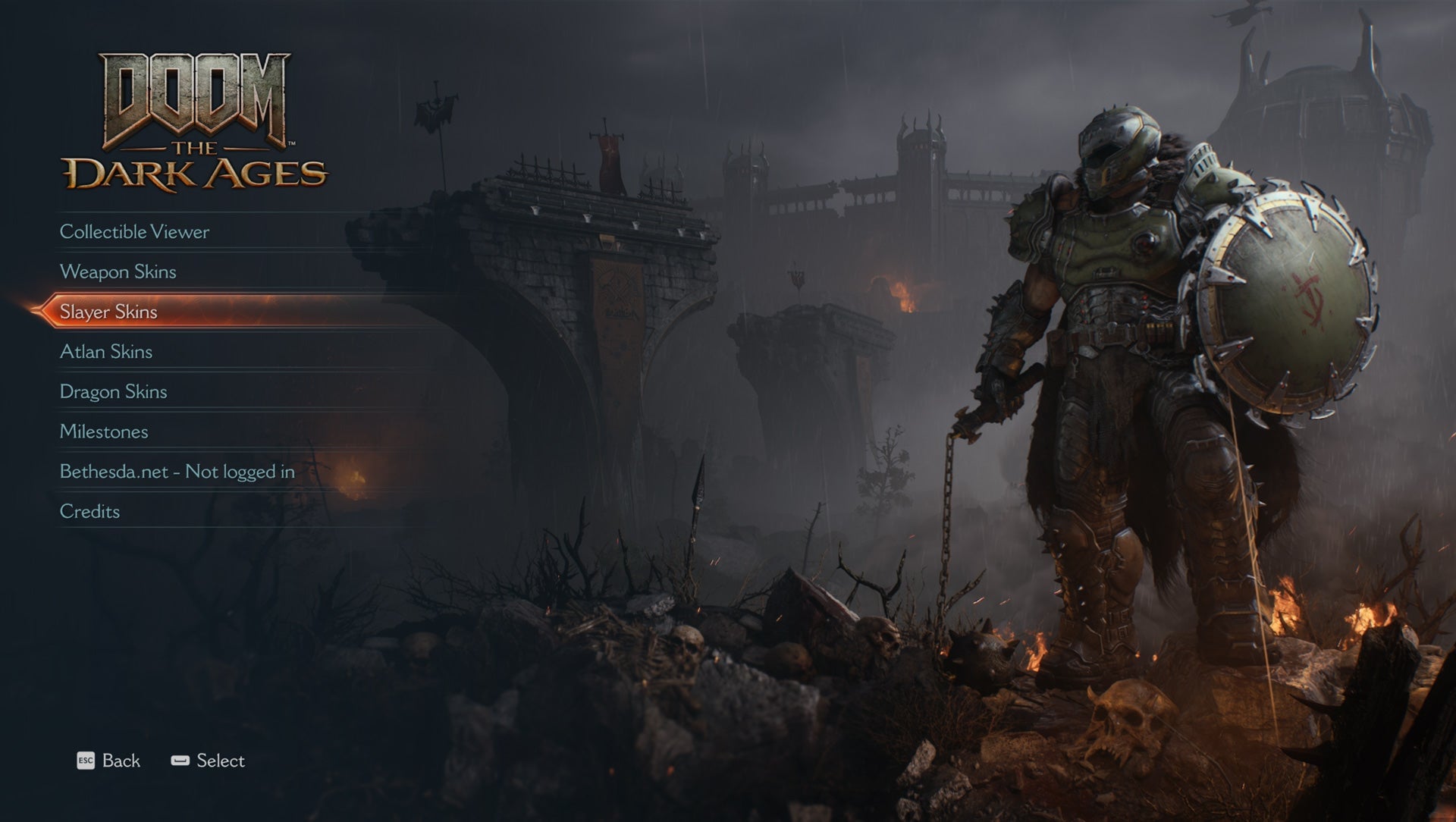Log in via the Bethesda.net entry
Viewport: 1456px width, 822px height.
click(x=177, y=472)
